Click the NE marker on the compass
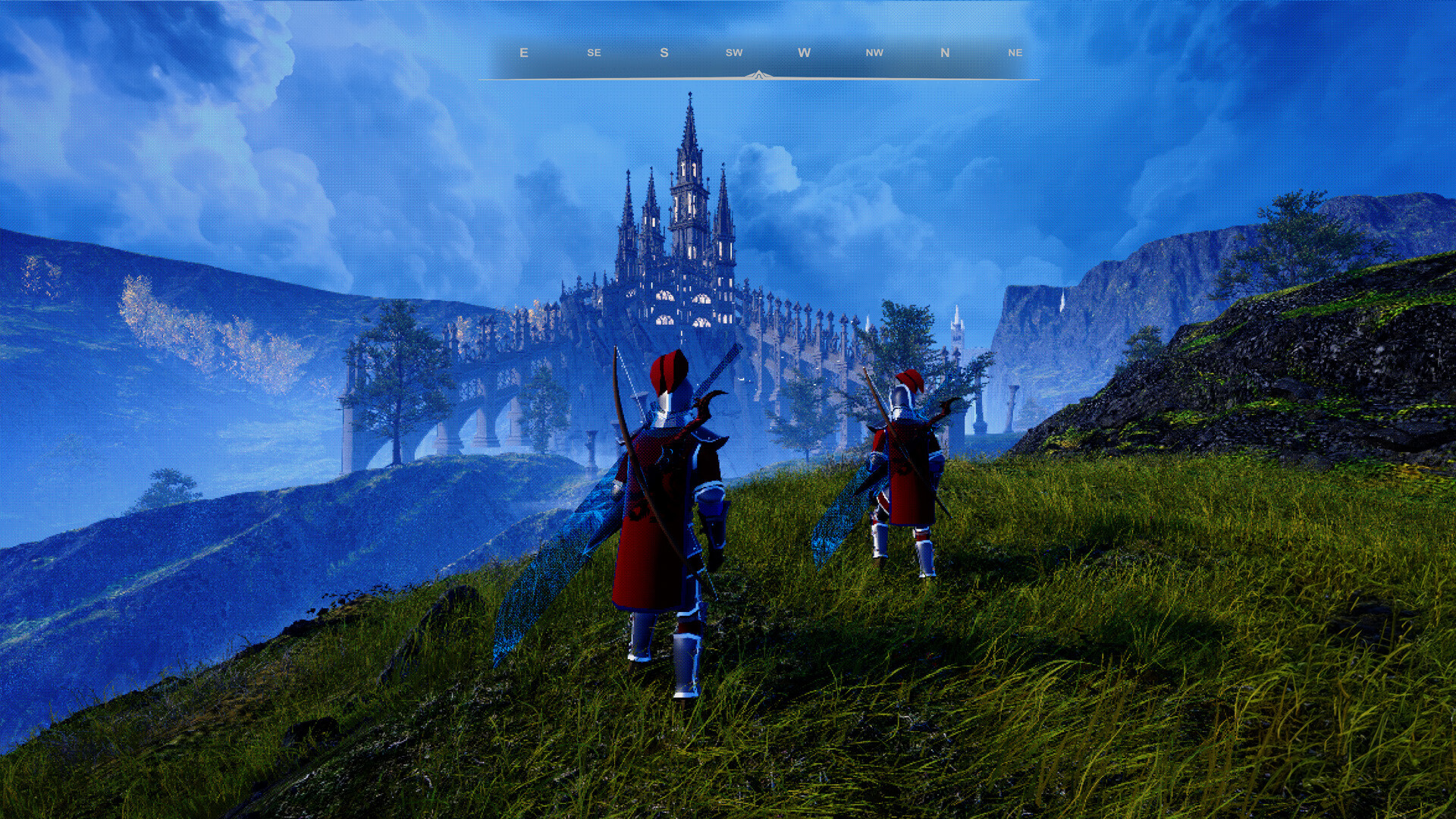Viewport: 1456px width, 819px height. (1016, 53)
